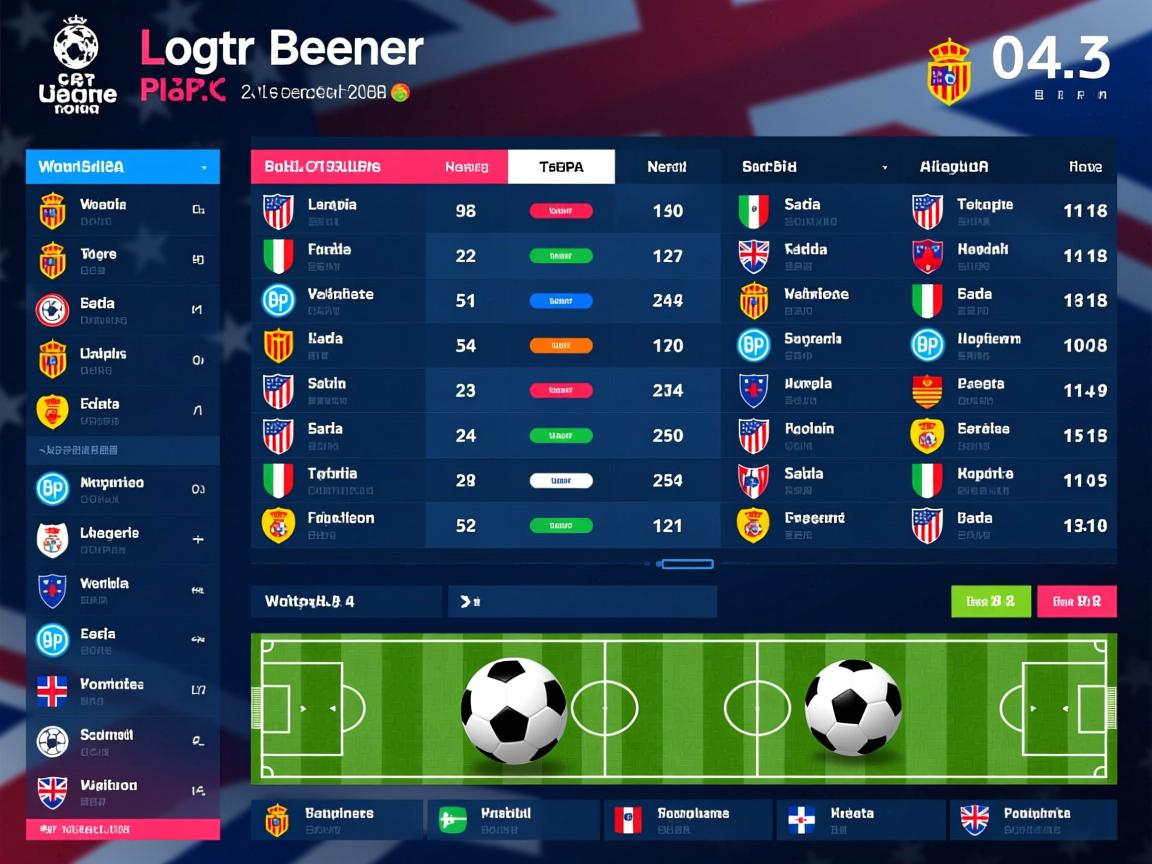This screenshot has height=864, width=1152.
Task: Open the blue WourdSrllEA dropdown header
Action: coord(122,167)
